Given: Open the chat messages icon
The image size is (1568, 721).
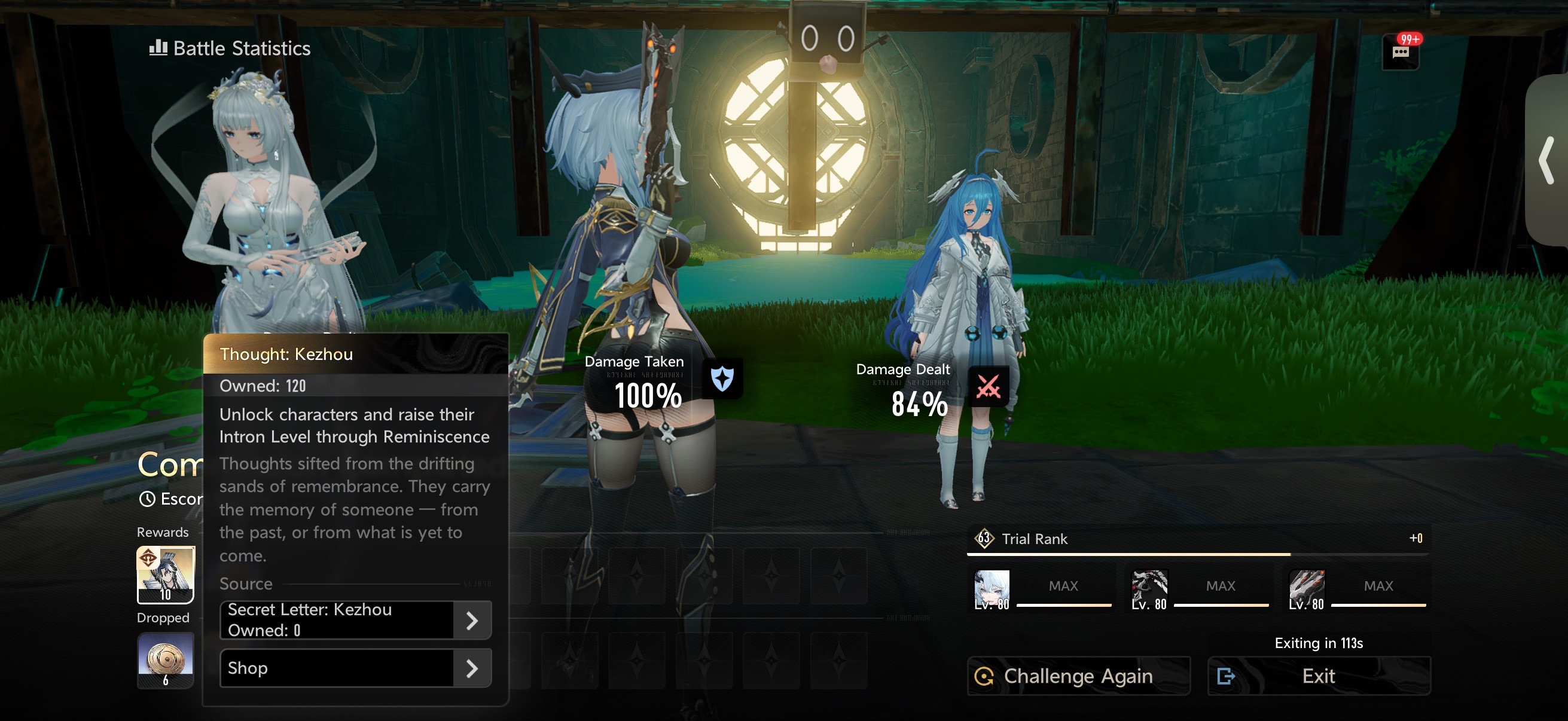Looking at the screenshot, I should click(x=1400, y=52).
